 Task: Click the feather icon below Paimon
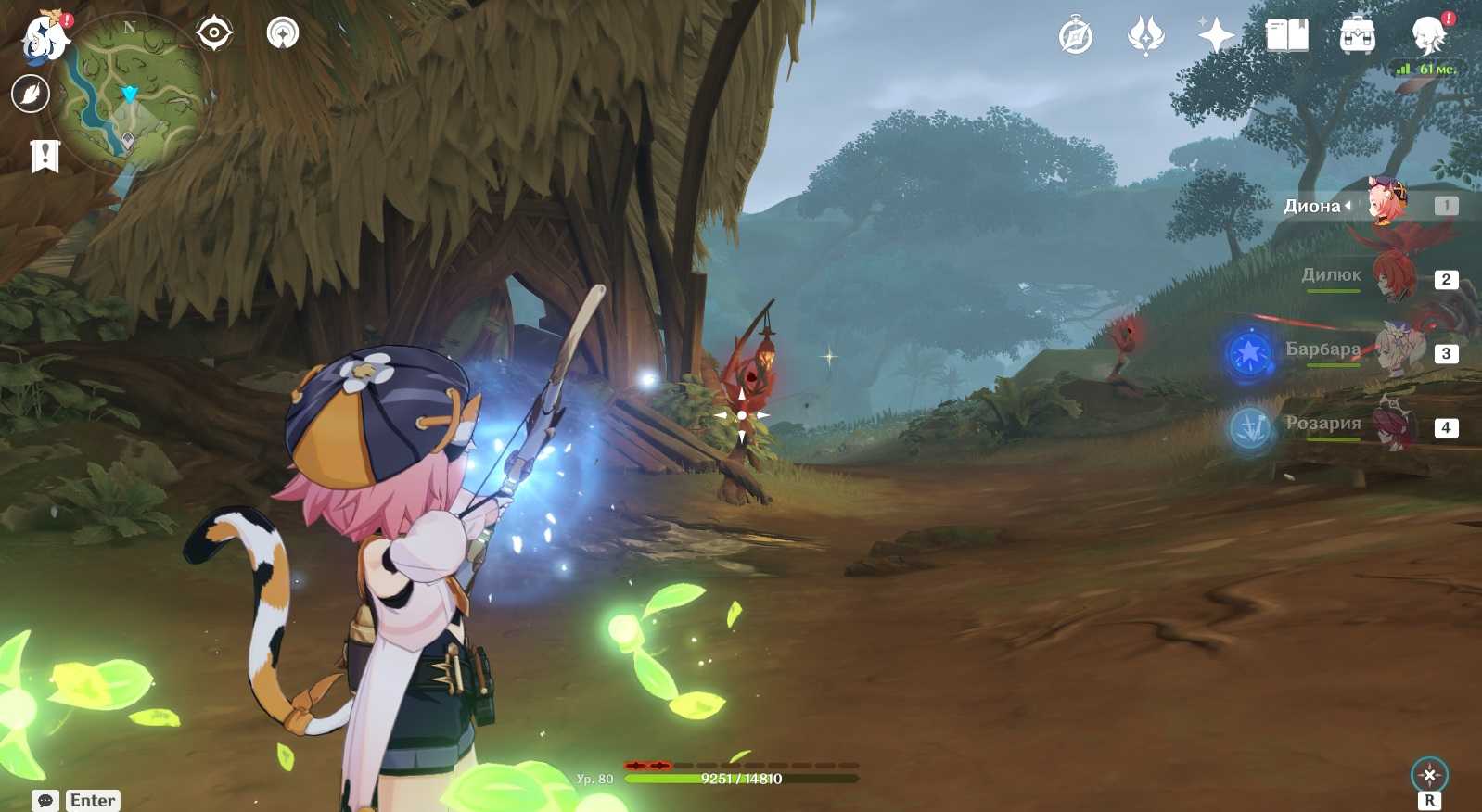coord(31,94)
